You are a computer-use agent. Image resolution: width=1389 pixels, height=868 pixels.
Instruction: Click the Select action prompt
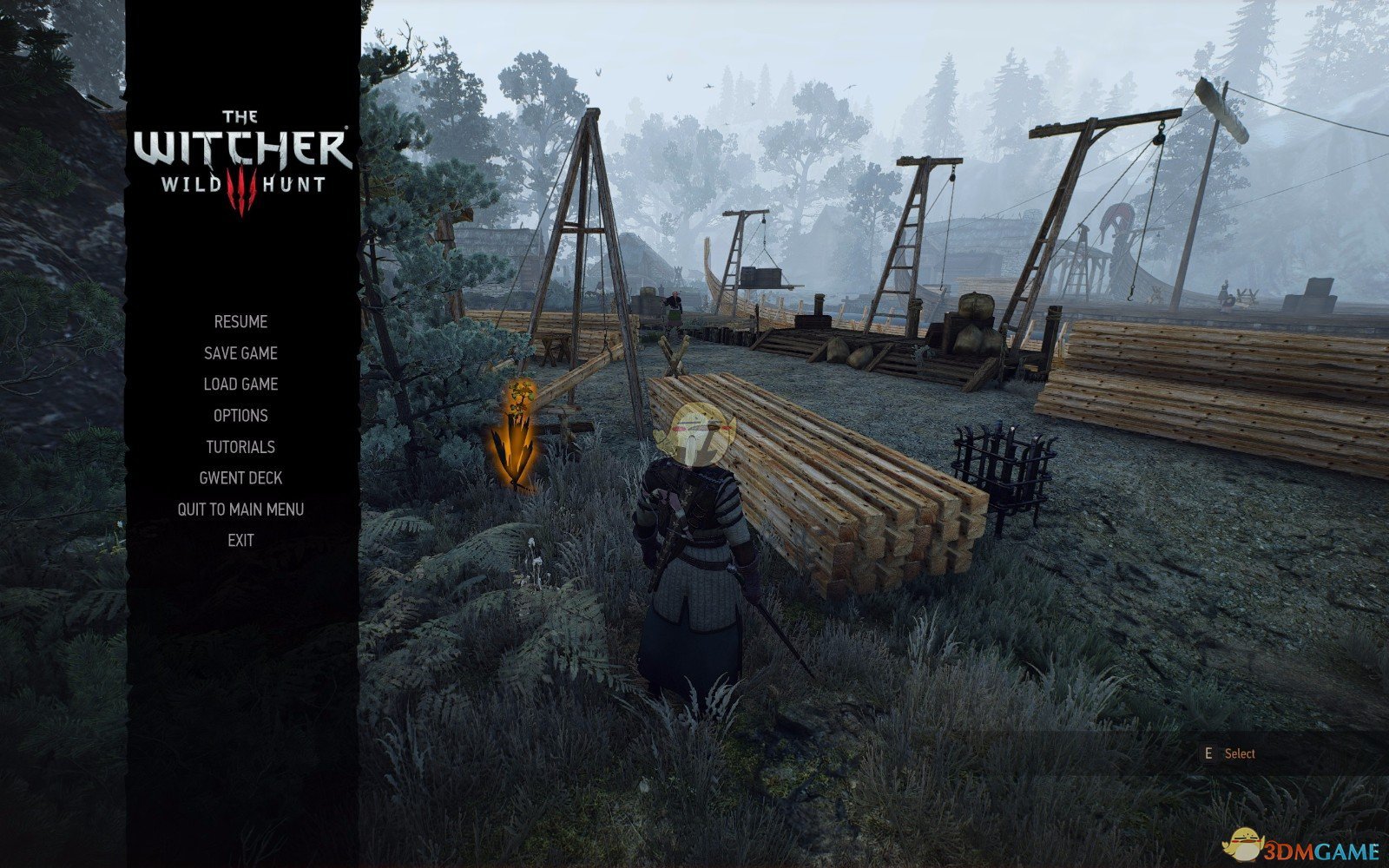(1241, 753)
